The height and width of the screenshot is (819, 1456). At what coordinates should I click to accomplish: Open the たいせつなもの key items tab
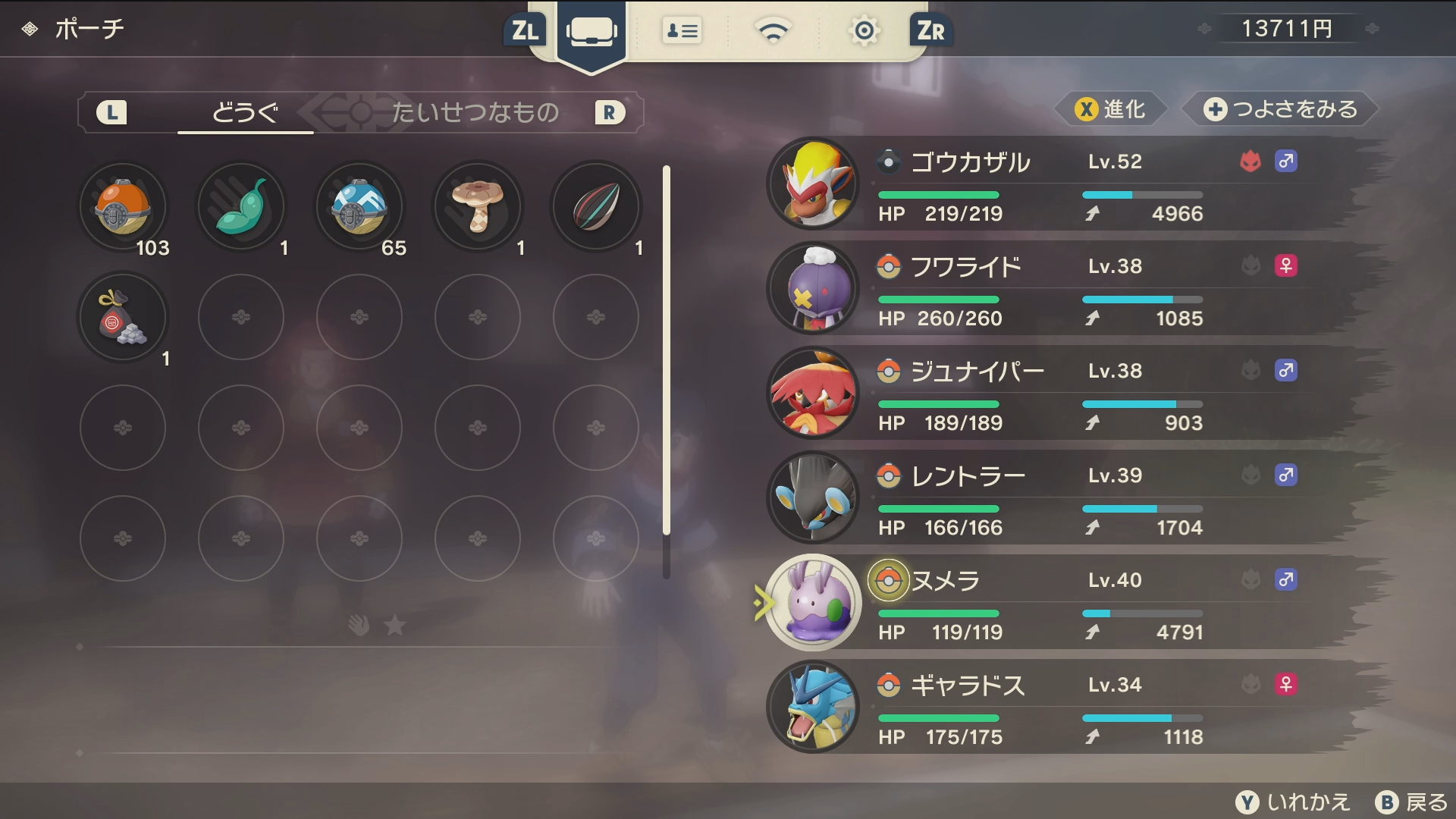475,112
